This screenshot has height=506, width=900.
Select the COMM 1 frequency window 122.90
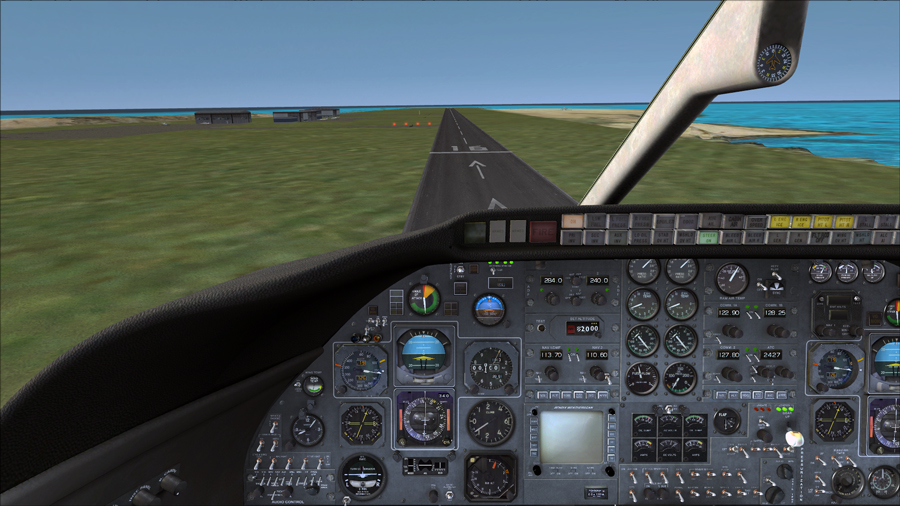(x=729, y=313)
